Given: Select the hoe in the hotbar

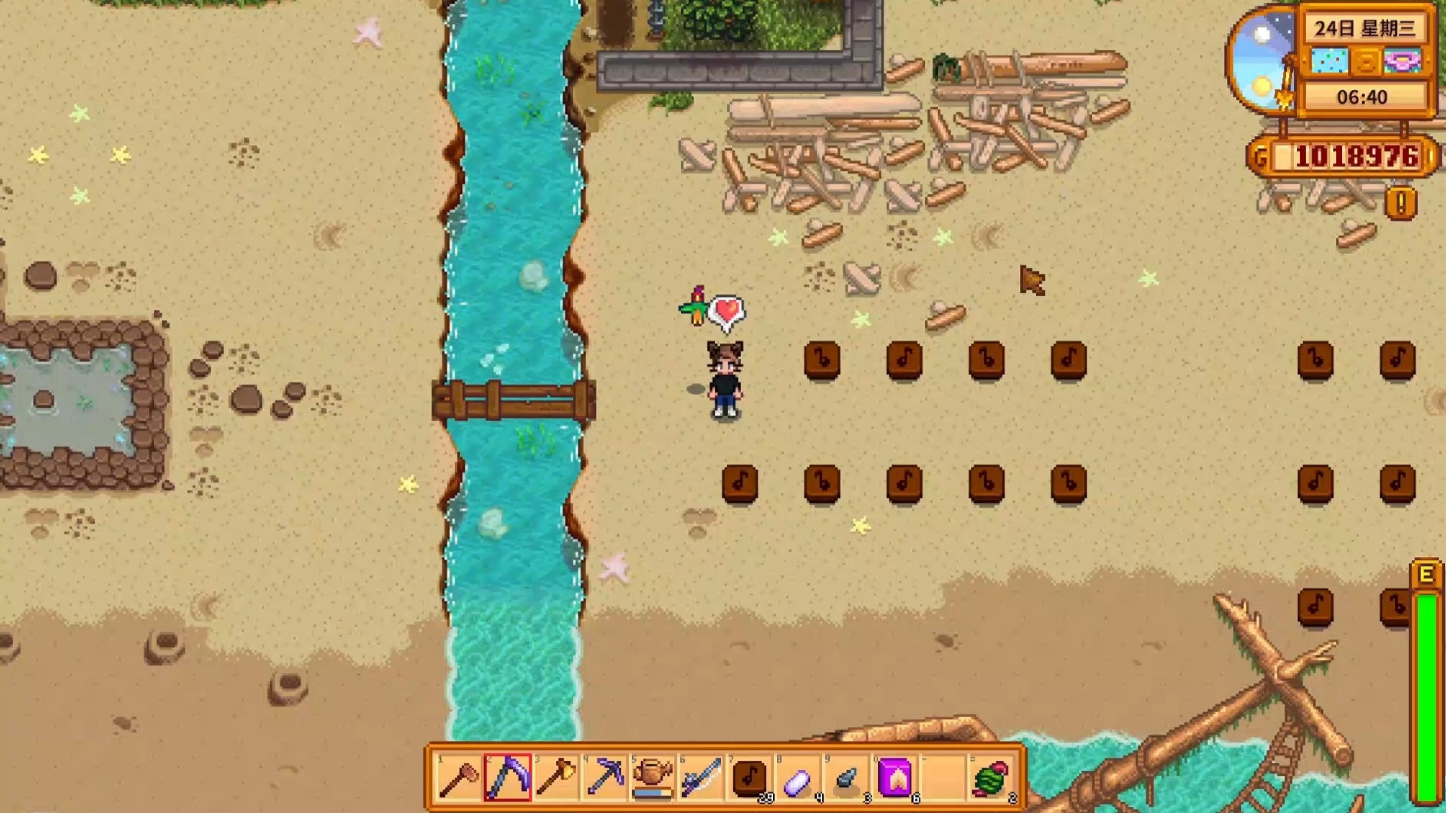Looking at the screenshot, I should (x=459, y=777).
